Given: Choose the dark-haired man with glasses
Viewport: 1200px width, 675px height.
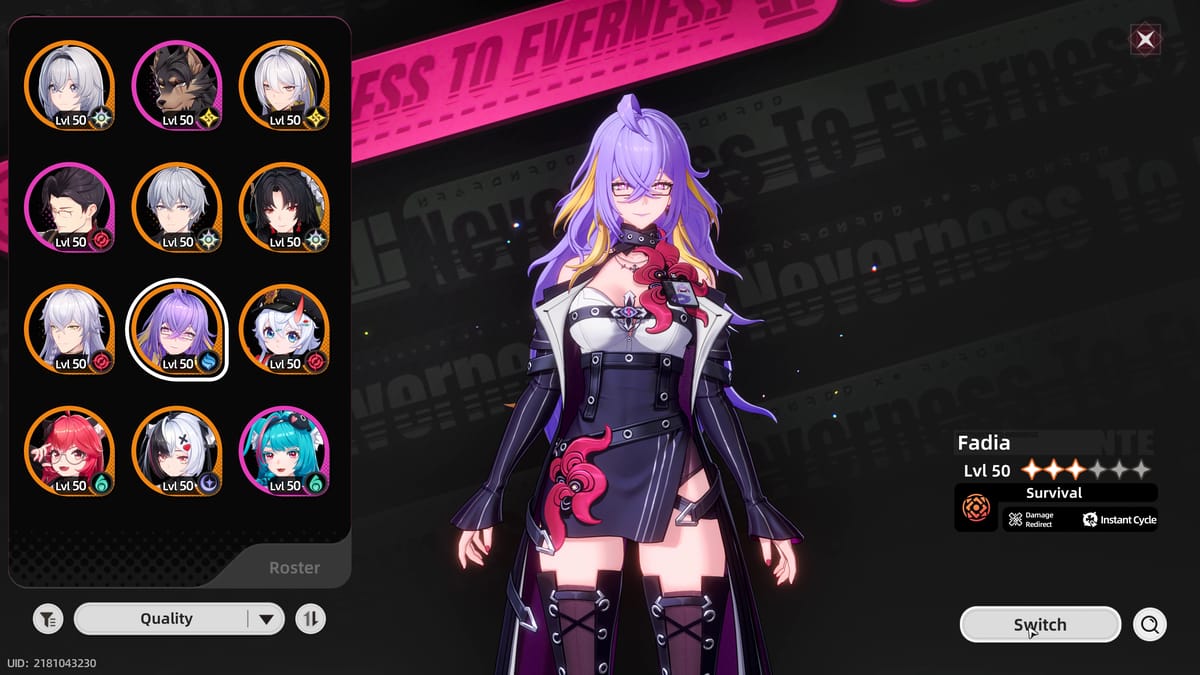Looking at the screenshot, I should (x=69, y=208).
